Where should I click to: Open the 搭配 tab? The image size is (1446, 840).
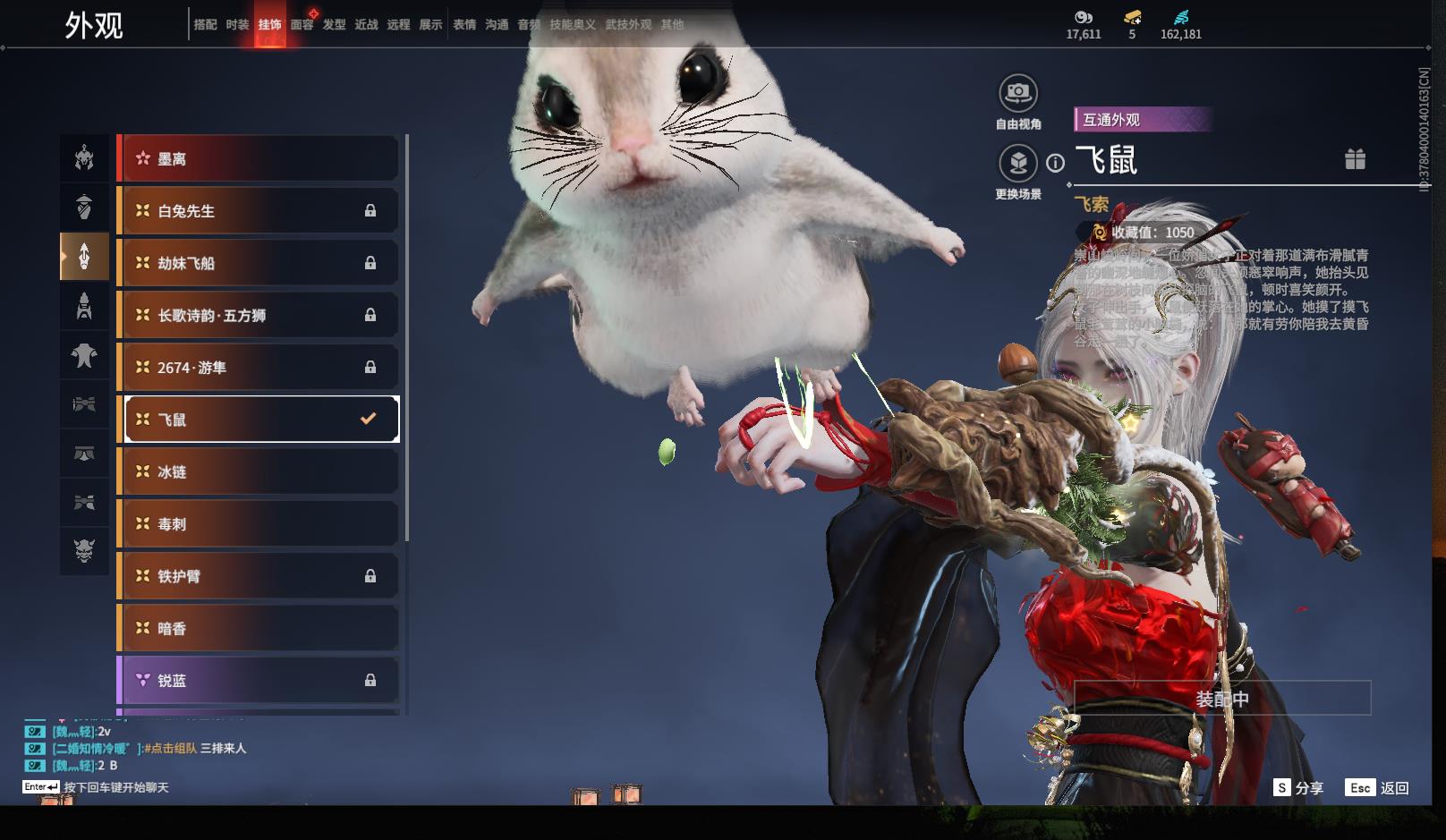pyautogui.click(x=205, y=25)
